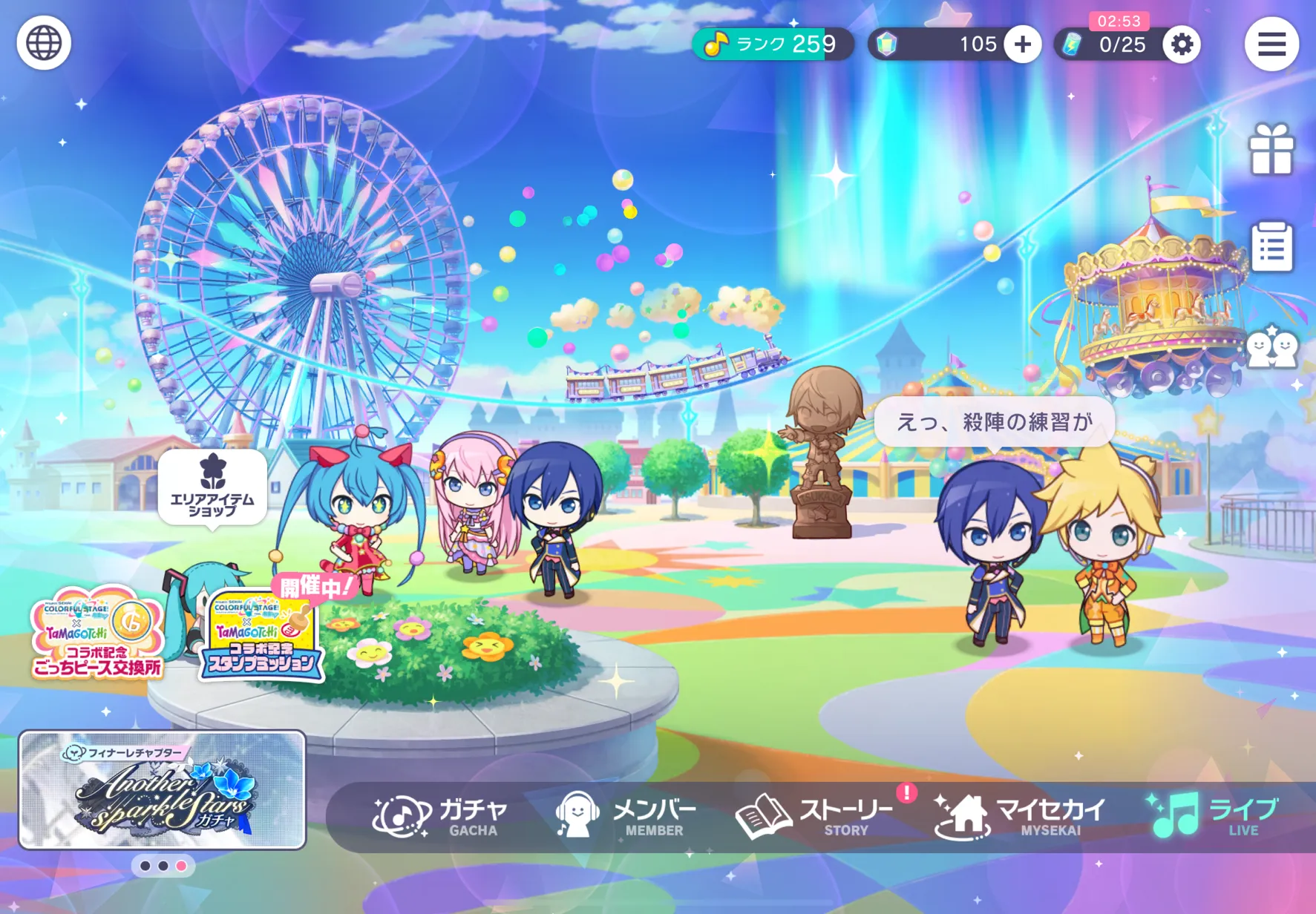Enter My Sekai
This screenshot has width=1316, height=914.
click(x=1020, y=816)
